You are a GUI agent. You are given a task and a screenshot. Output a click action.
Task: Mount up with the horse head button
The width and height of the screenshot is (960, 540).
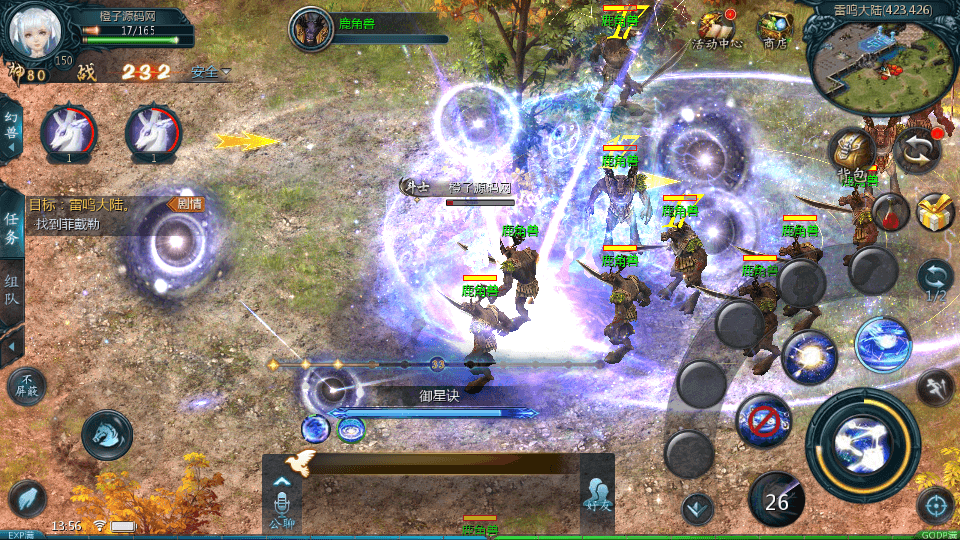point(107,433)
